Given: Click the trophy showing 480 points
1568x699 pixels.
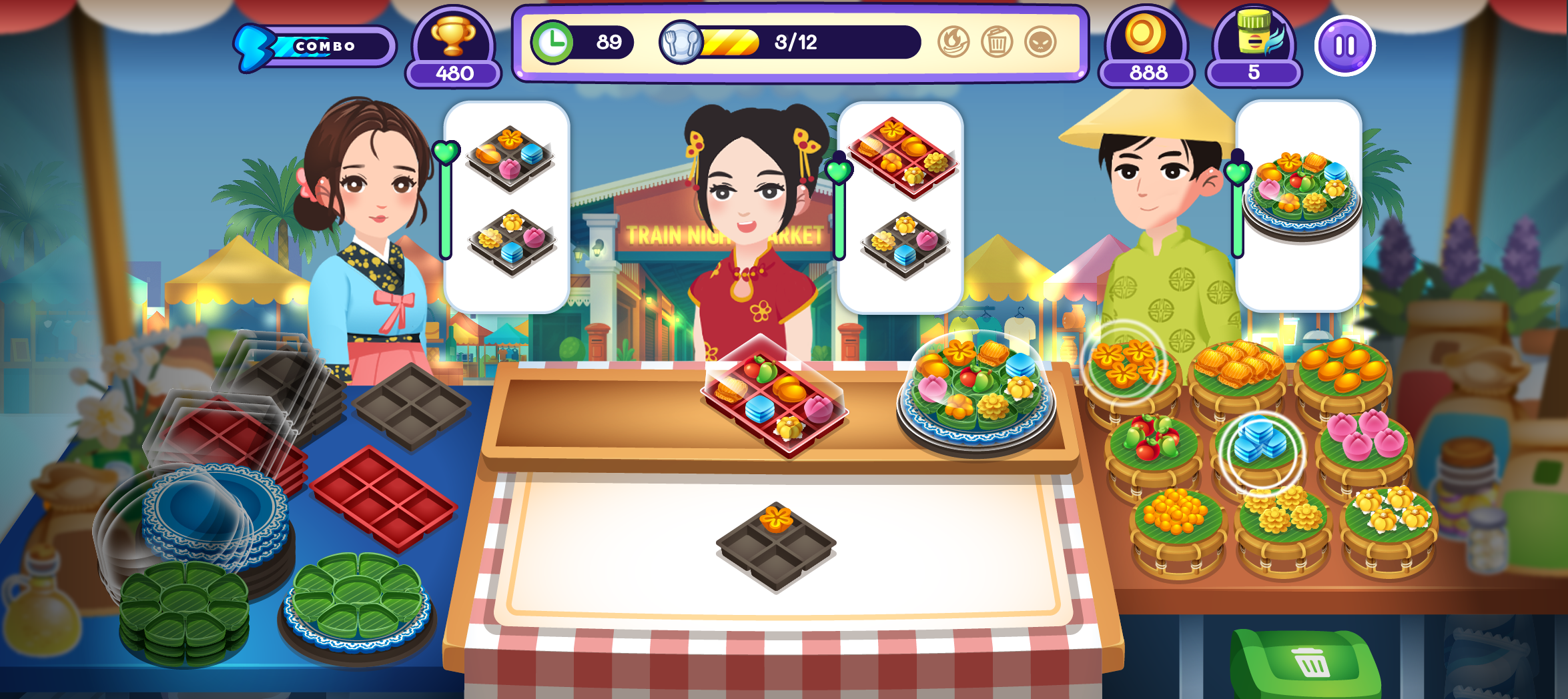Looking at the screenshot, I should coord(454,47).
